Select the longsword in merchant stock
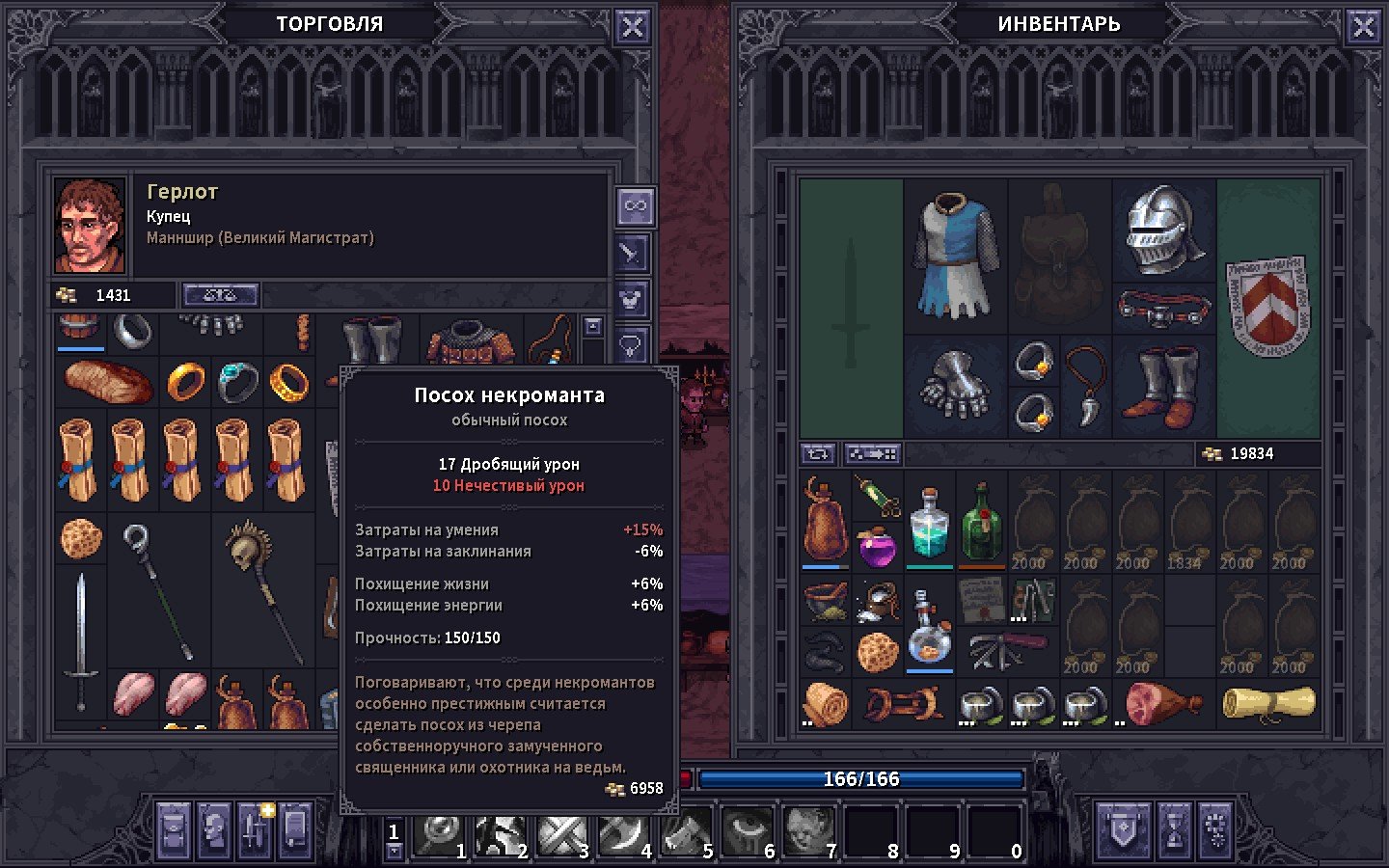Screen dimensions: 1389x868 81,627
